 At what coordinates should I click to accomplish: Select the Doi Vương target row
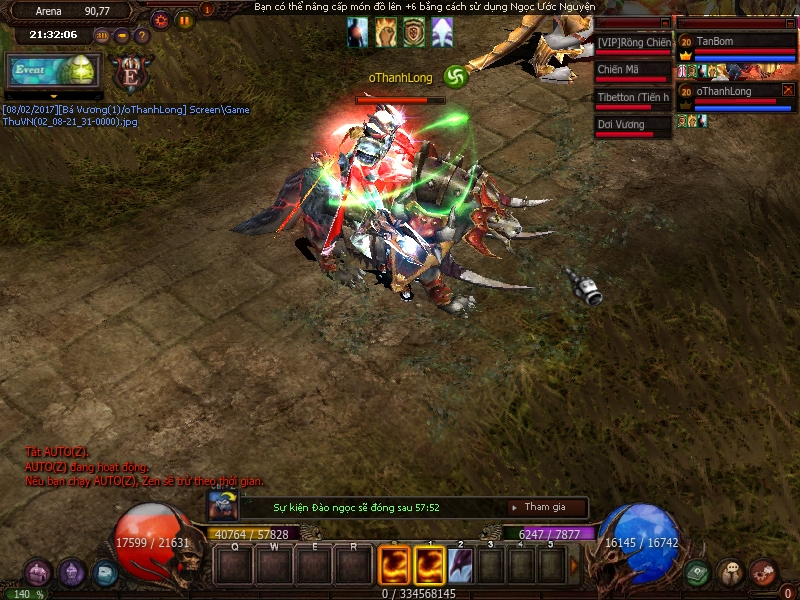[632, 126]
